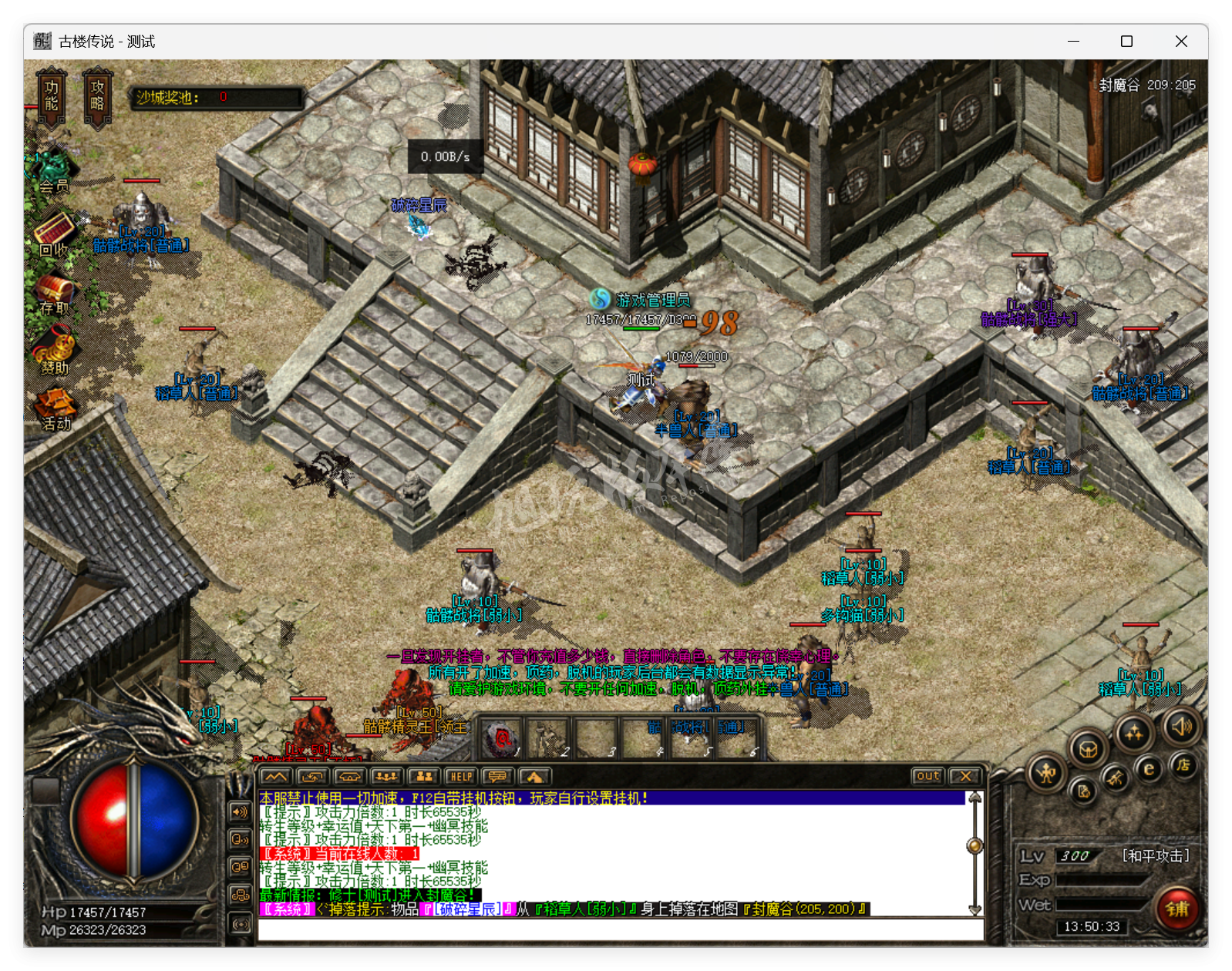Open the 店 shop icon near the bottom right

pos(1183,767)
